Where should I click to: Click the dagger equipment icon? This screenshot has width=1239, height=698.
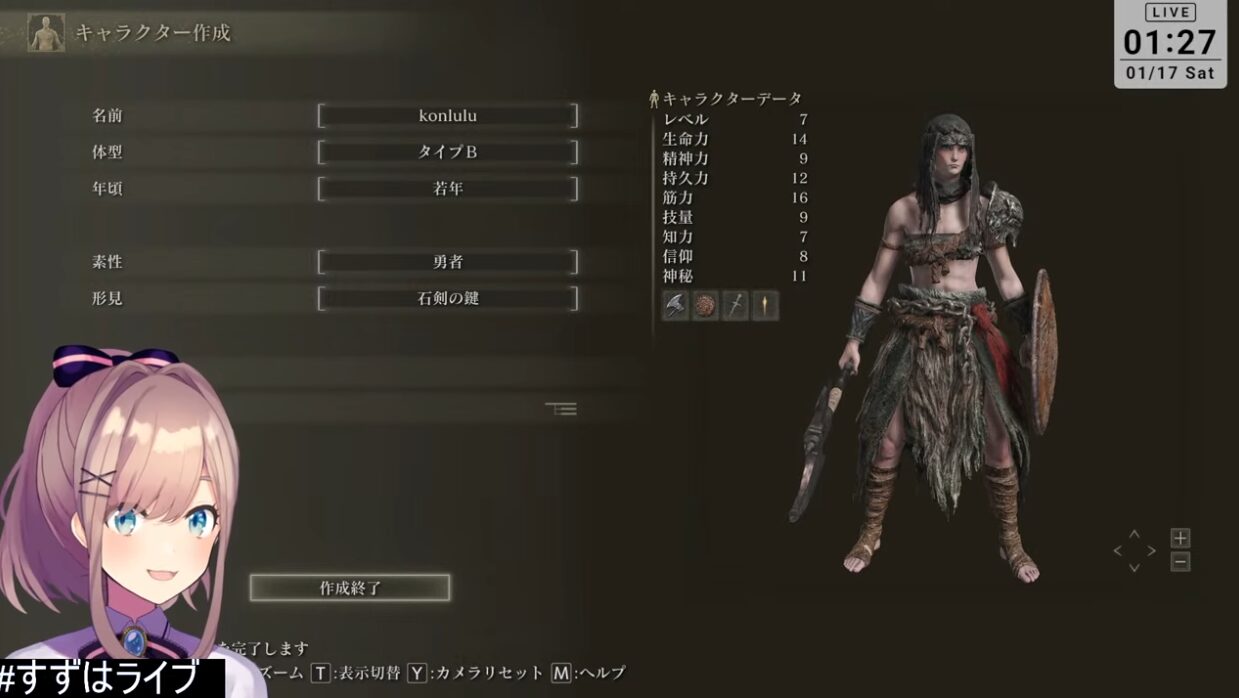[736, 306]
